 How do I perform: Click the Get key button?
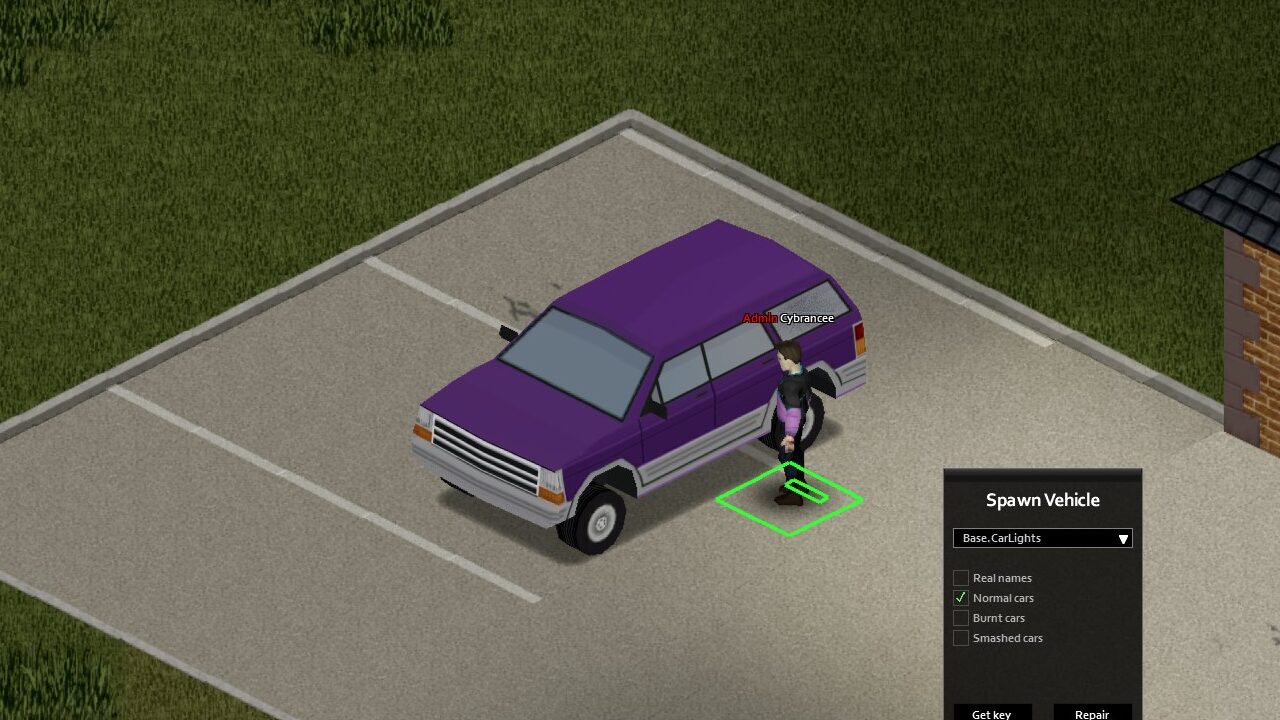(x=991, y=712)
